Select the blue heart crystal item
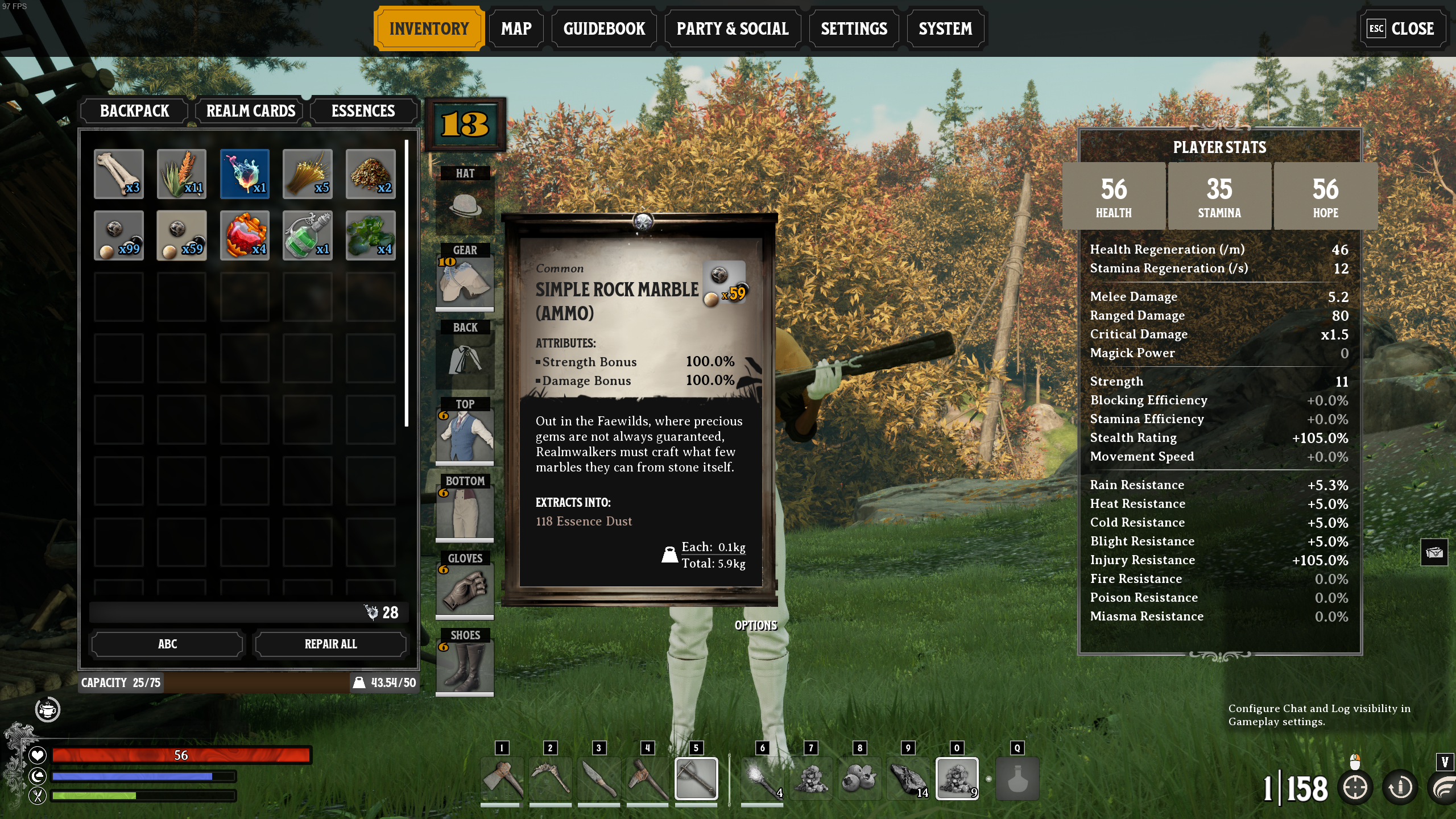This screenshot has width=1456, height=819. (x=245, y=173)
